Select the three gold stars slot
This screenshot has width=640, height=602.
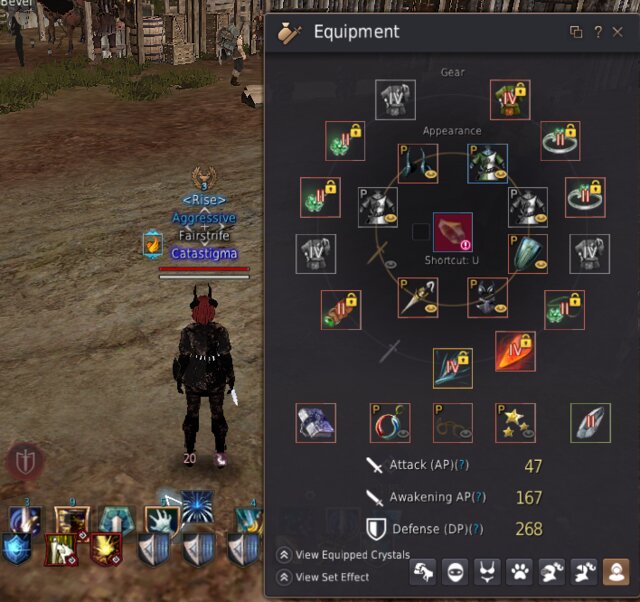tap(515, 422)
